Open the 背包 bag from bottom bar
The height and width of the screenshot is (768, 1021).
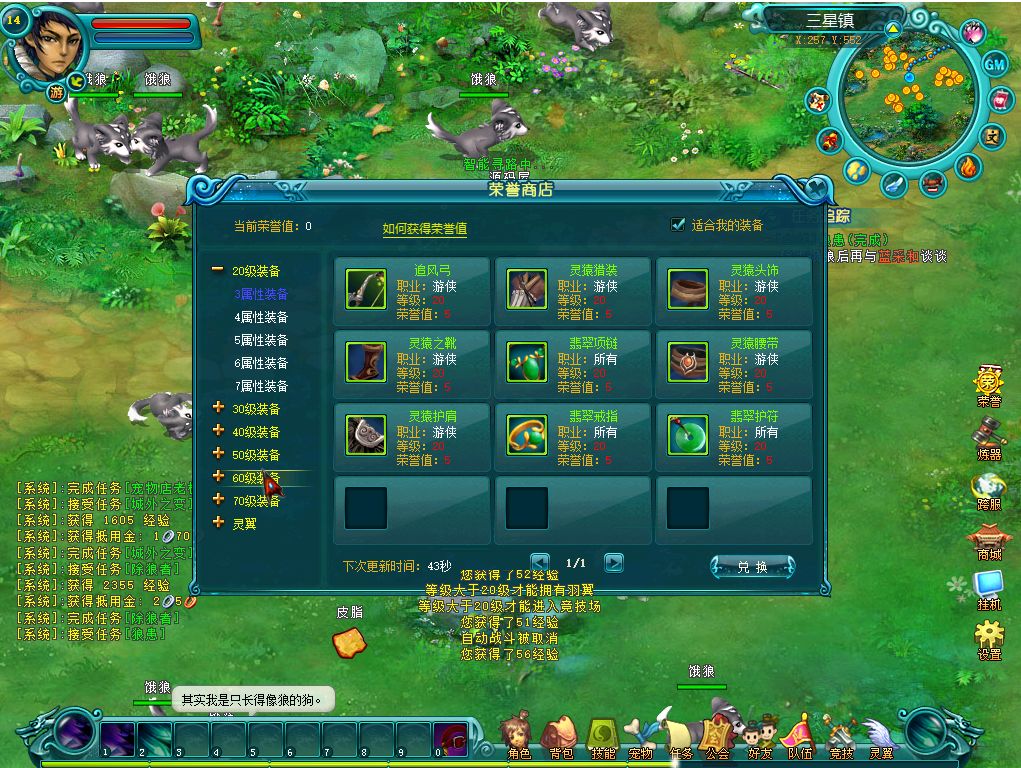click(561, 737)
